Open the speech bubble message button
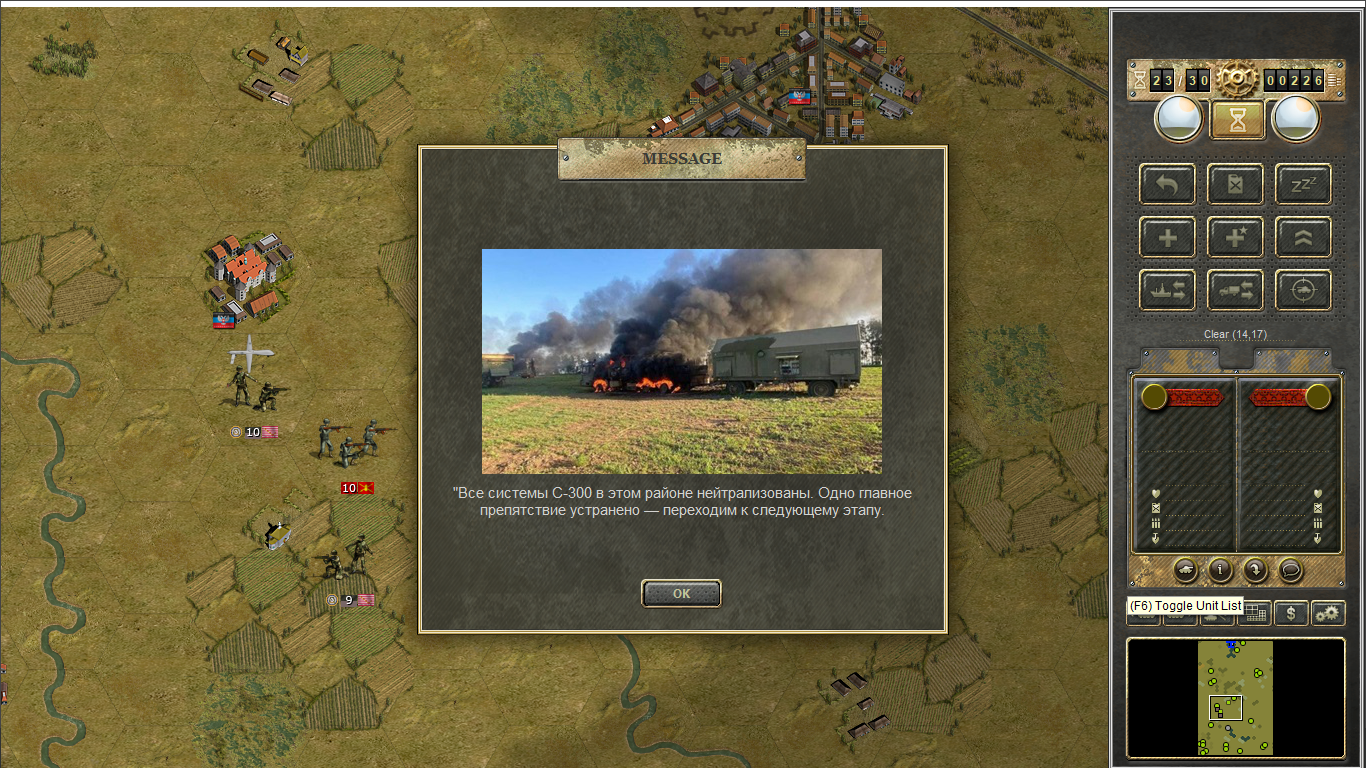This screenshot has height=768, width=1366. point(1291,570)
